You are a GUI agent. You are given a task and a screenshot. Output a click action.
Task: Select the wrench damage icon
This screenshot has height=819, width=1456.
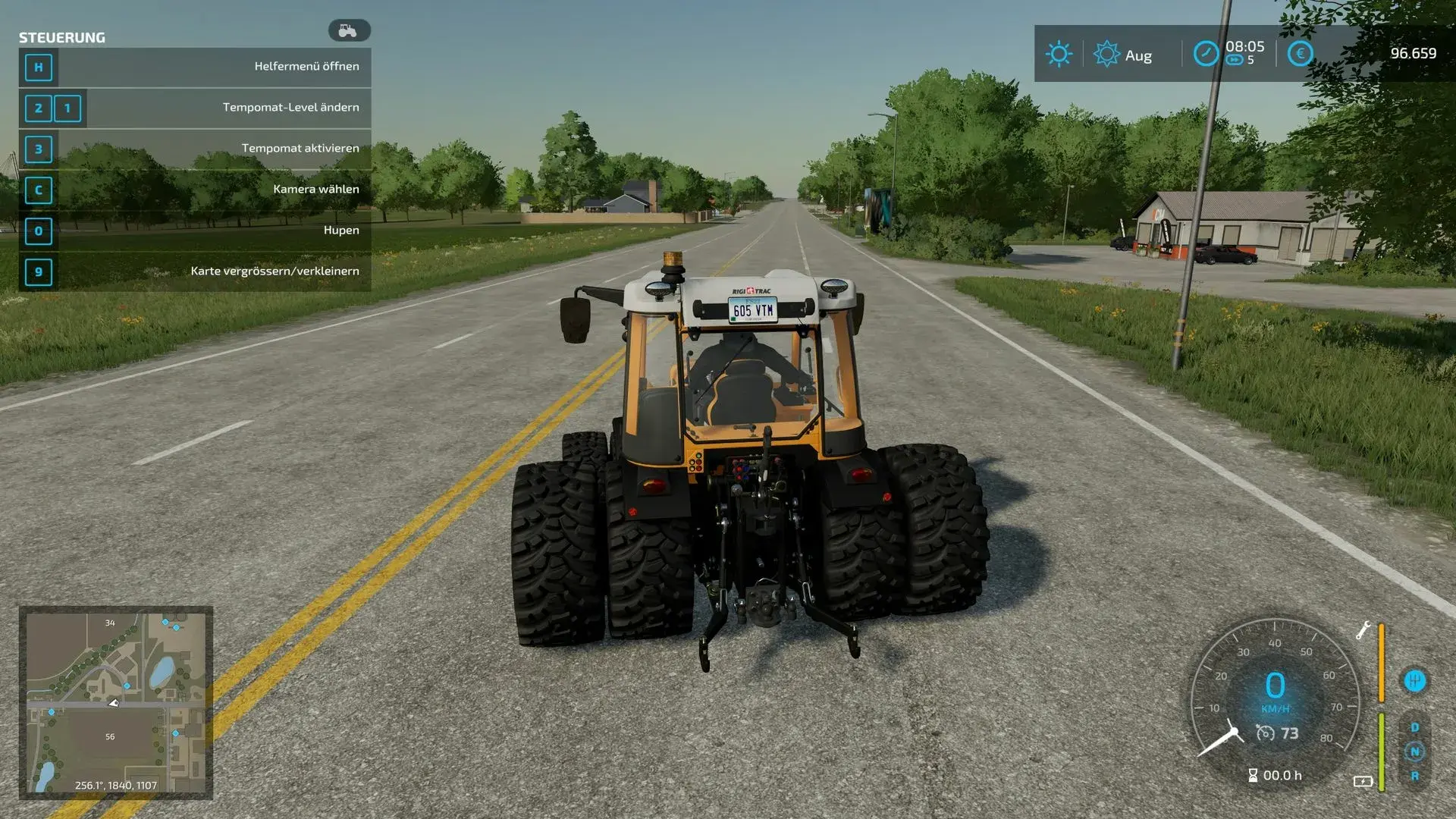coord(1363,630)
